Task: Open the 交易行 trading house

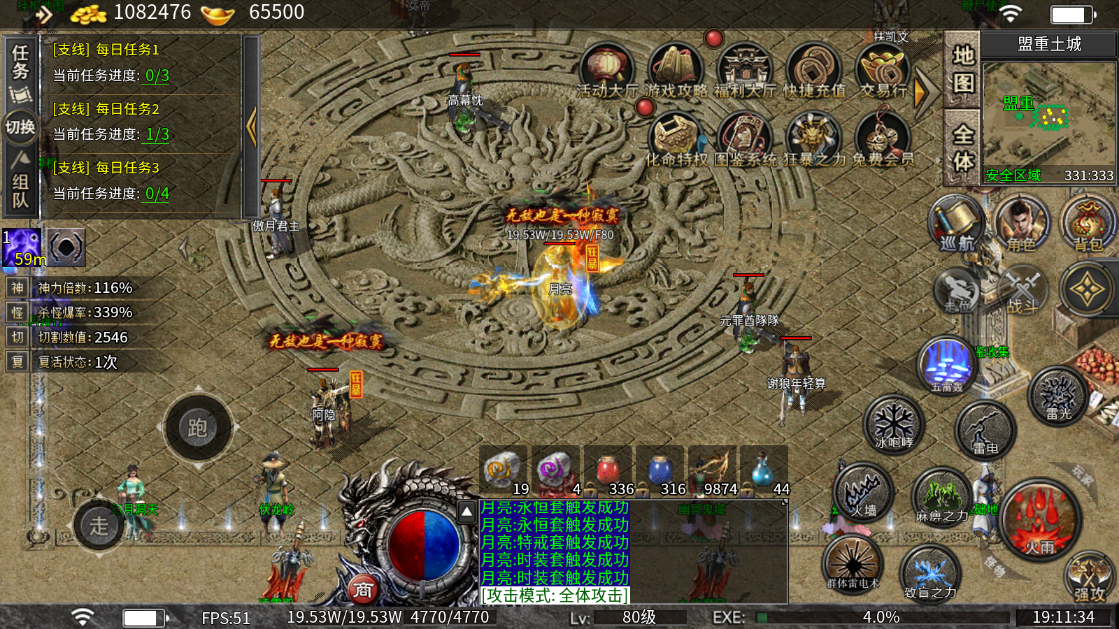Action: point(883,69)
